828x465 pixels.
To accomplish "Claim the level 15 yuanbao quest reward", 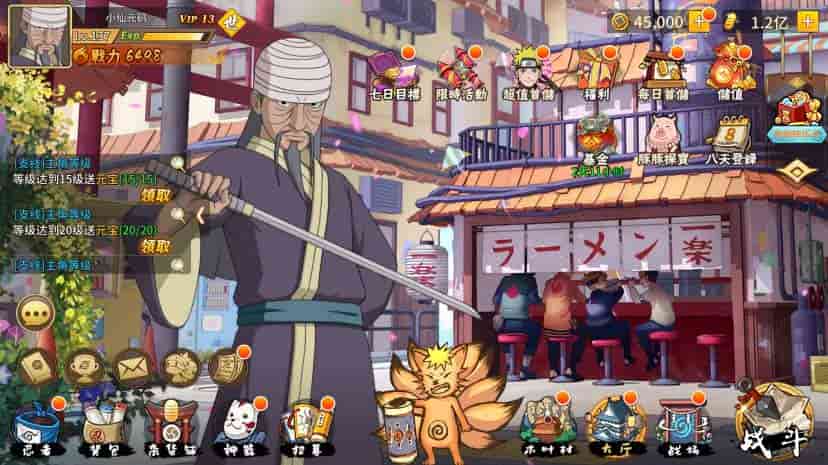I will [155, 195].
